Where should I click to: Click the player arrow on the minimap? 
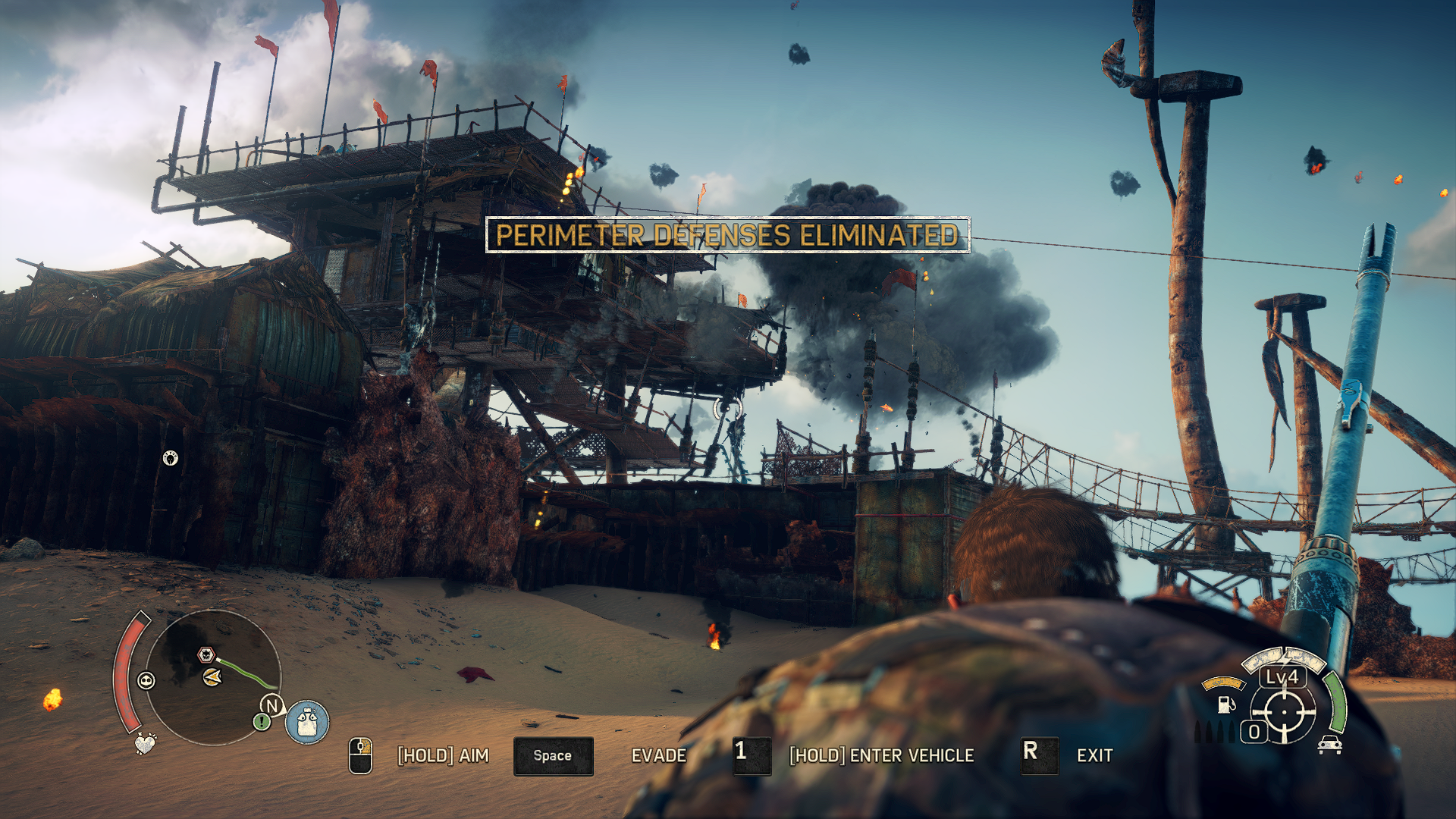click(x=213, y=676)
